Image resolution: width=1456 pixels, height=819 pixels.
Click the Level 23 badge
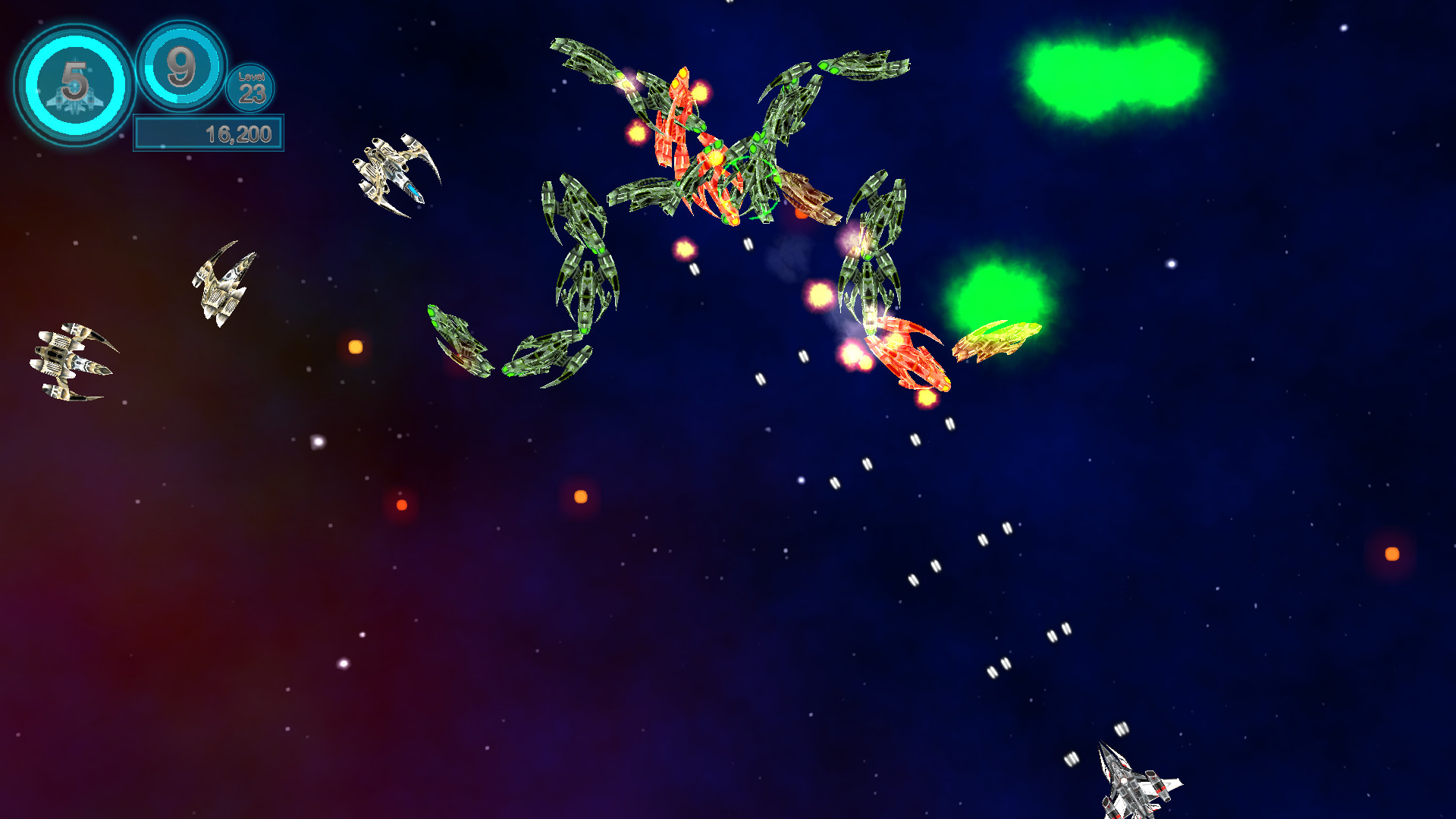tap(251, 89)
